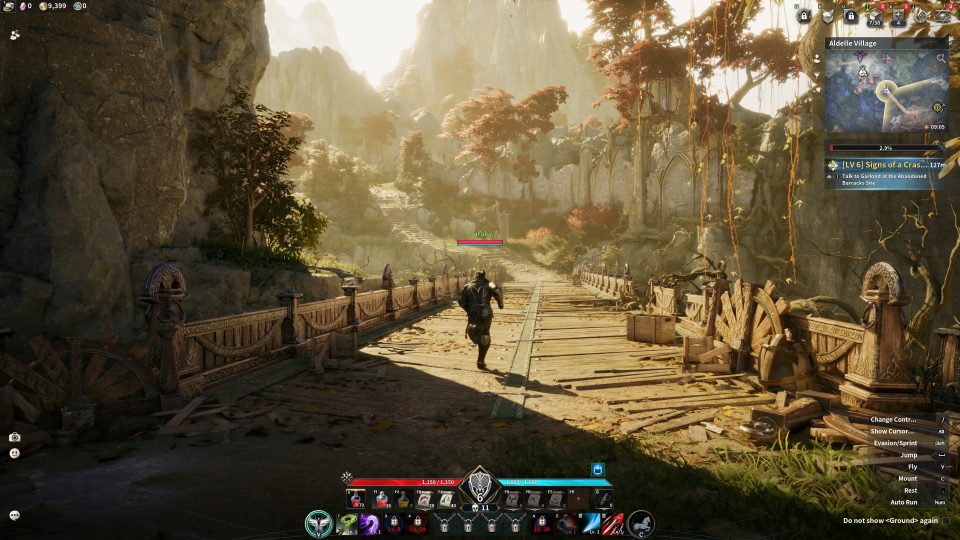This screenshot has height=540, width=960.
Task: Click the person icon beside the minimap
Action: pos(818,58)
